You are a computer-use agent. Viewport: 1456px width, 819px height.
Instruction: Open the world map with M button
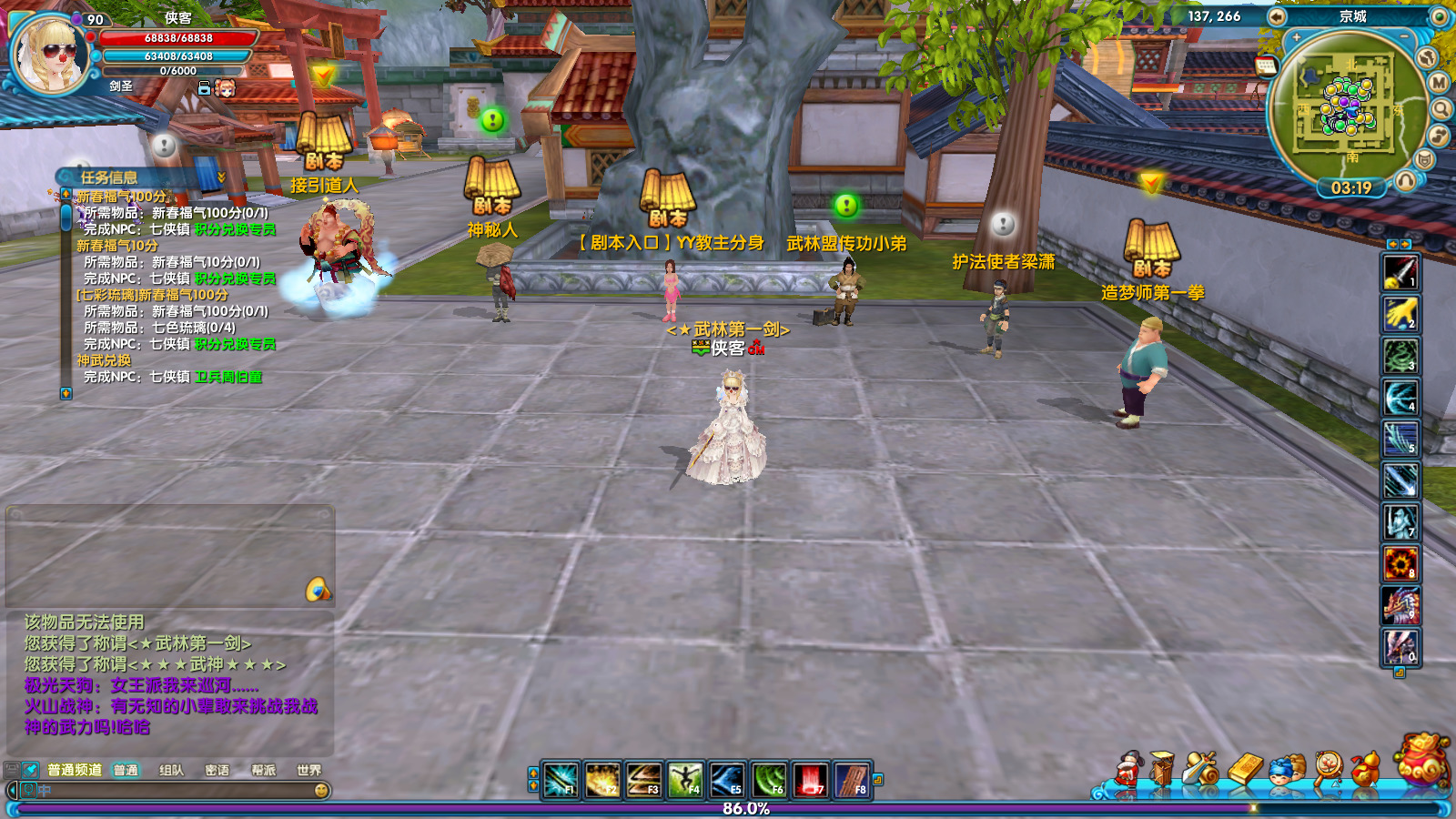pos(1439,83)
